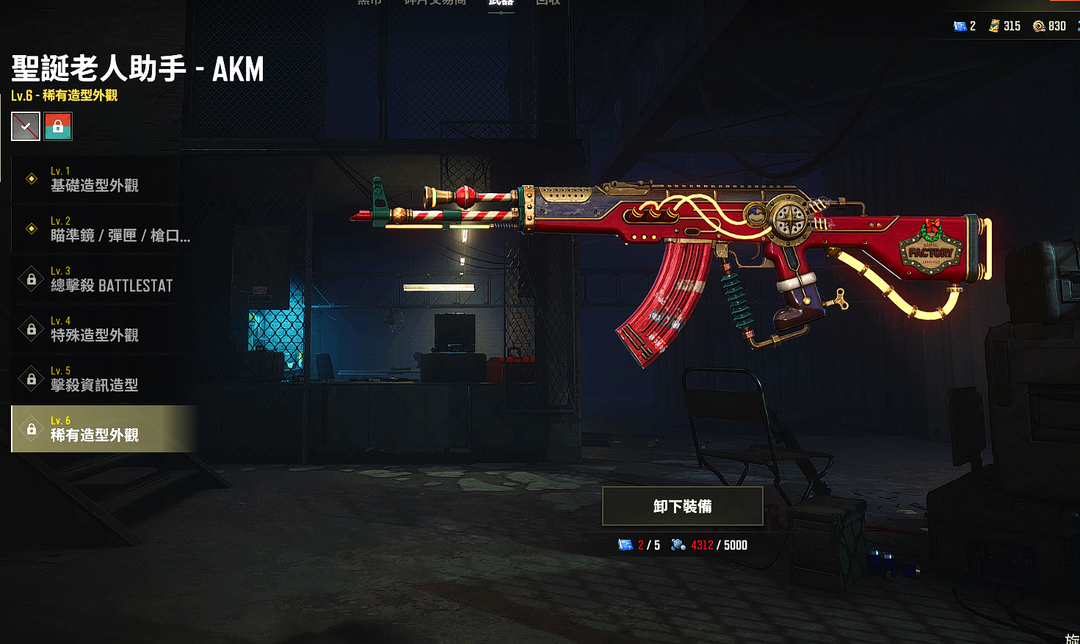
Task: Select Lv. 4 特殊造型外觀 level
Action: [x=100, y=329]
